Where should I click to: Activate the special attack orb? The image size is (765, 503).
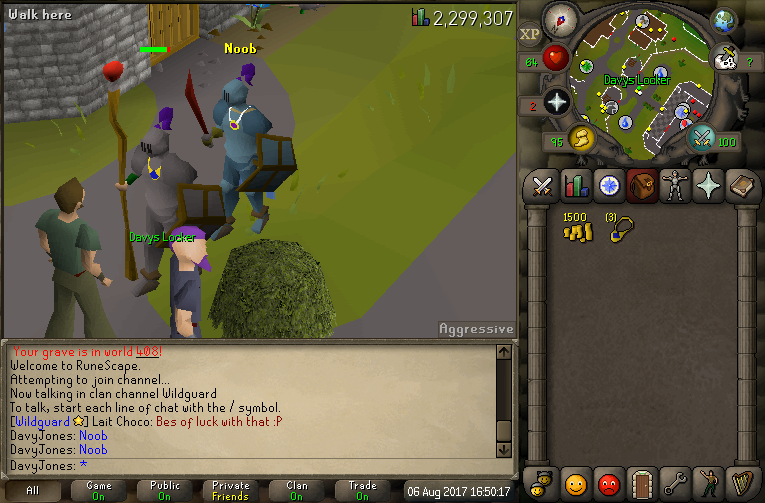tap(703, 138)
